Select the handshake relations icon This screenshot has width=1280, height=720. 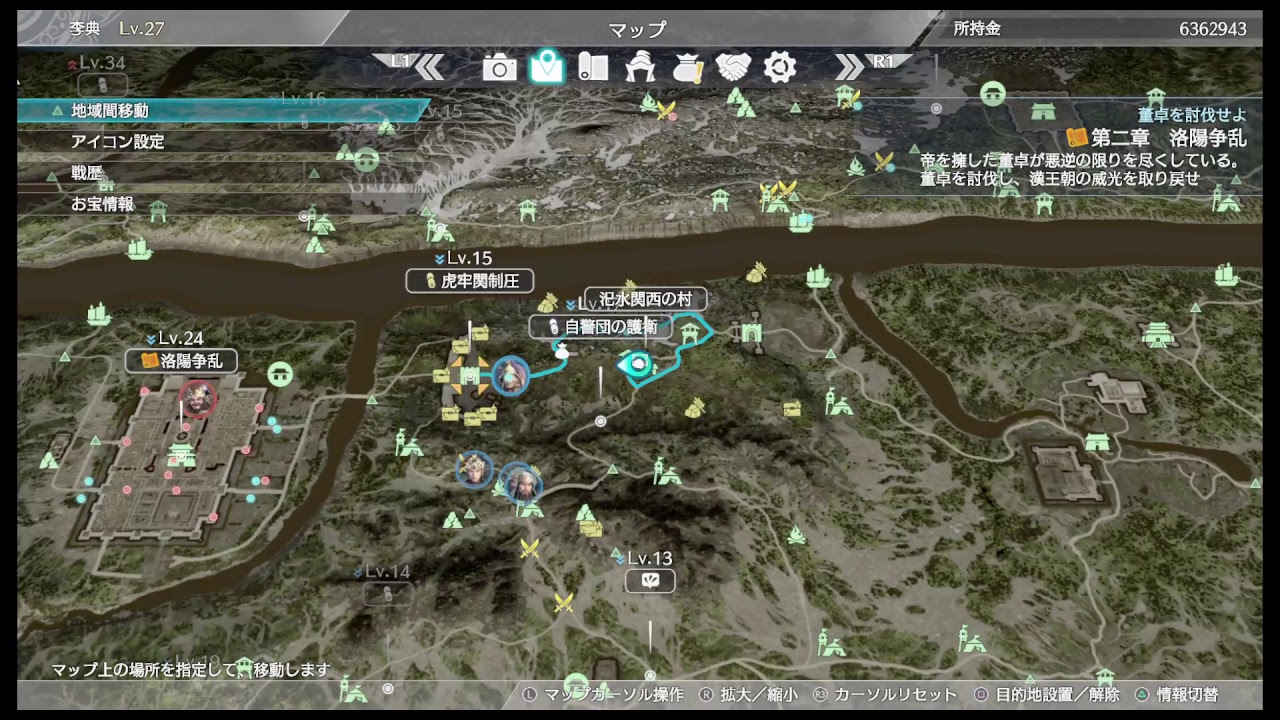click(733, 68)
